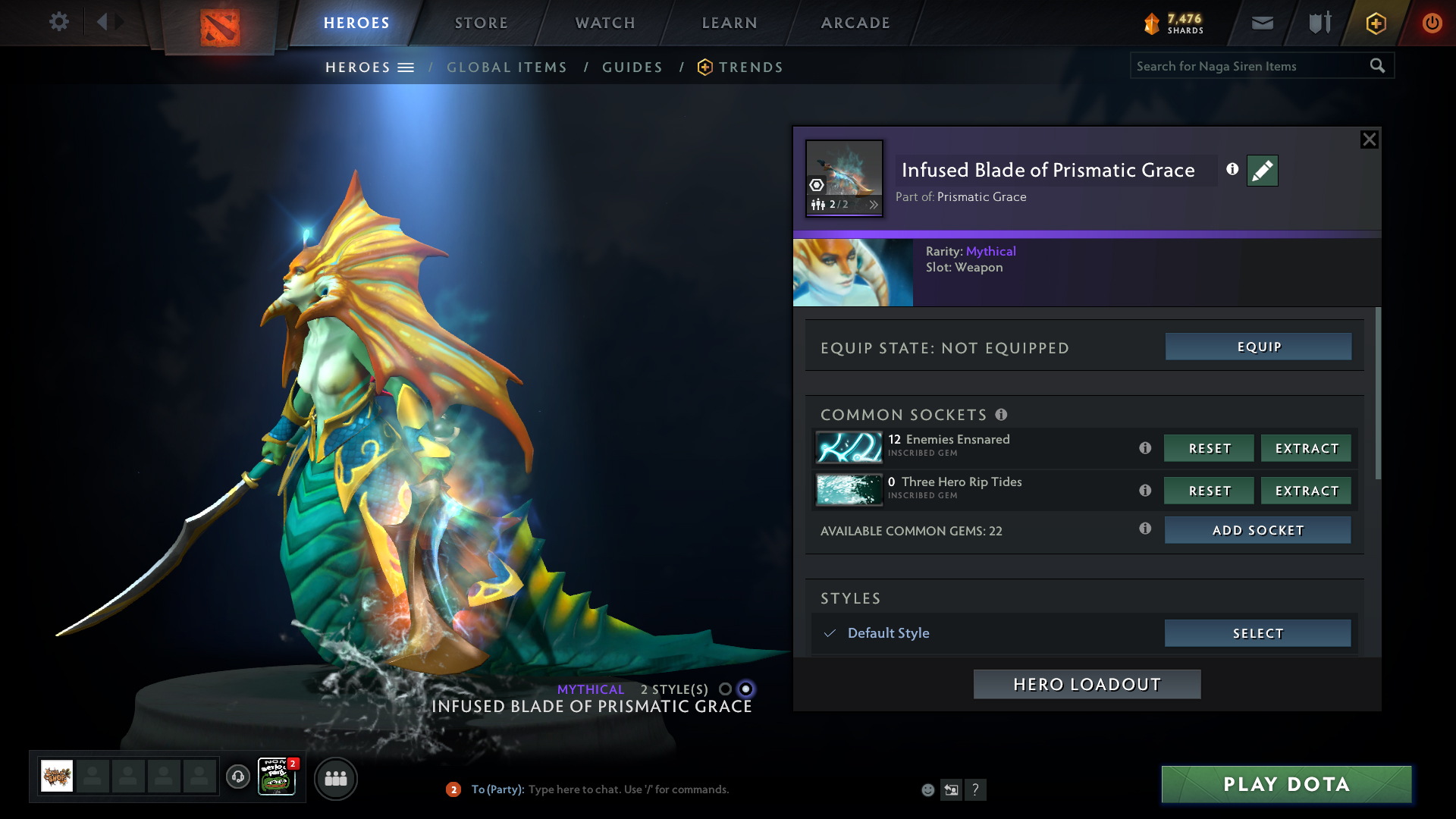Reset the Enemies Ensnared gem
The image size is (1456, 819).
coord(1209,448)
